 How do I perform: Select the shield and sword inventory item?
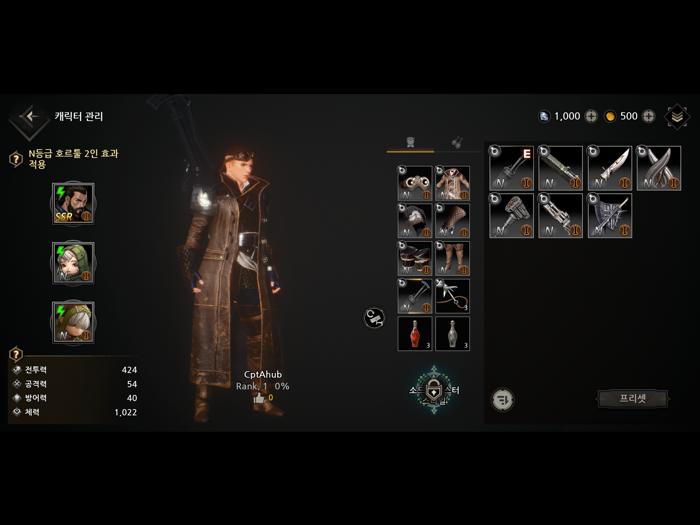610,215
